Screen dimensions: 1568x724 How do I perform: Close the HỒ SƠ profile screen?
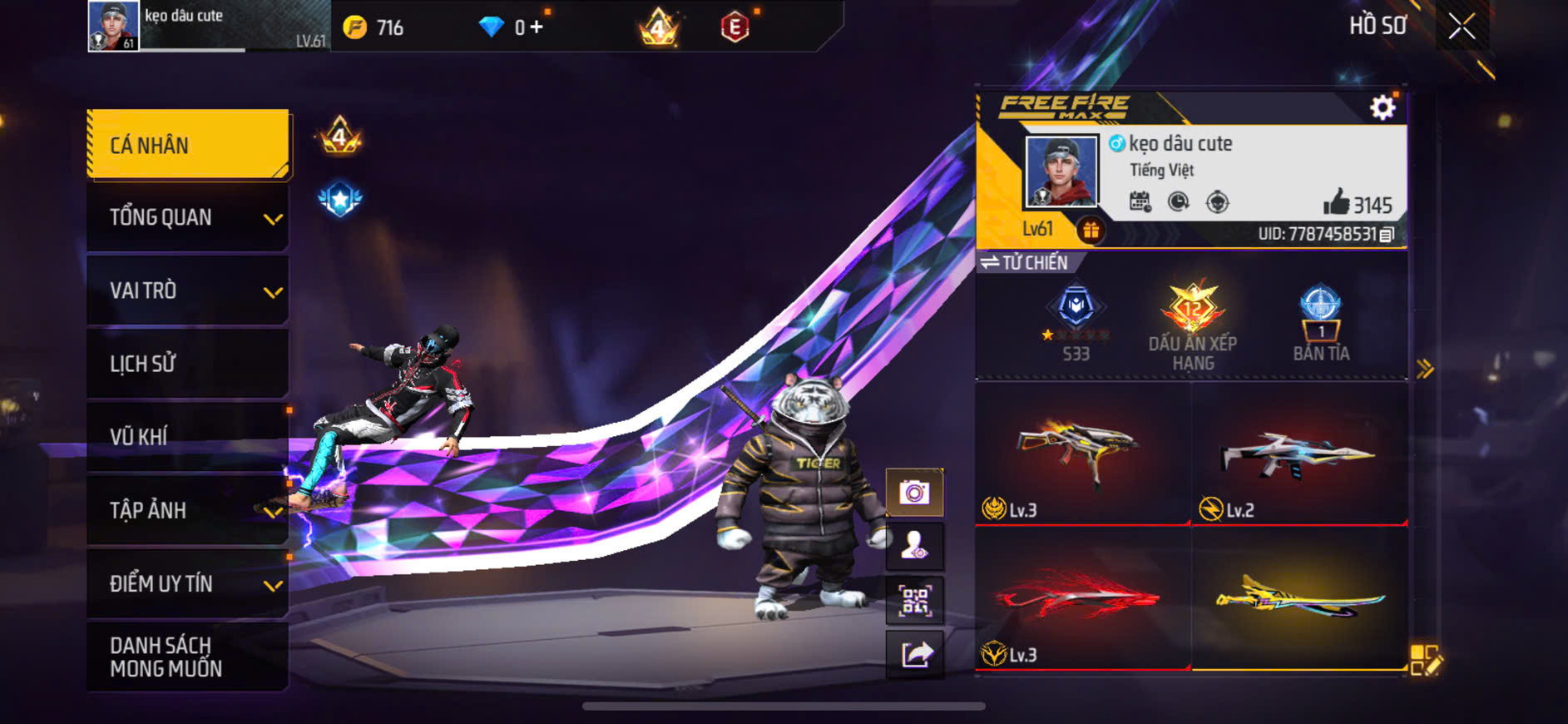click(1462, 27)
